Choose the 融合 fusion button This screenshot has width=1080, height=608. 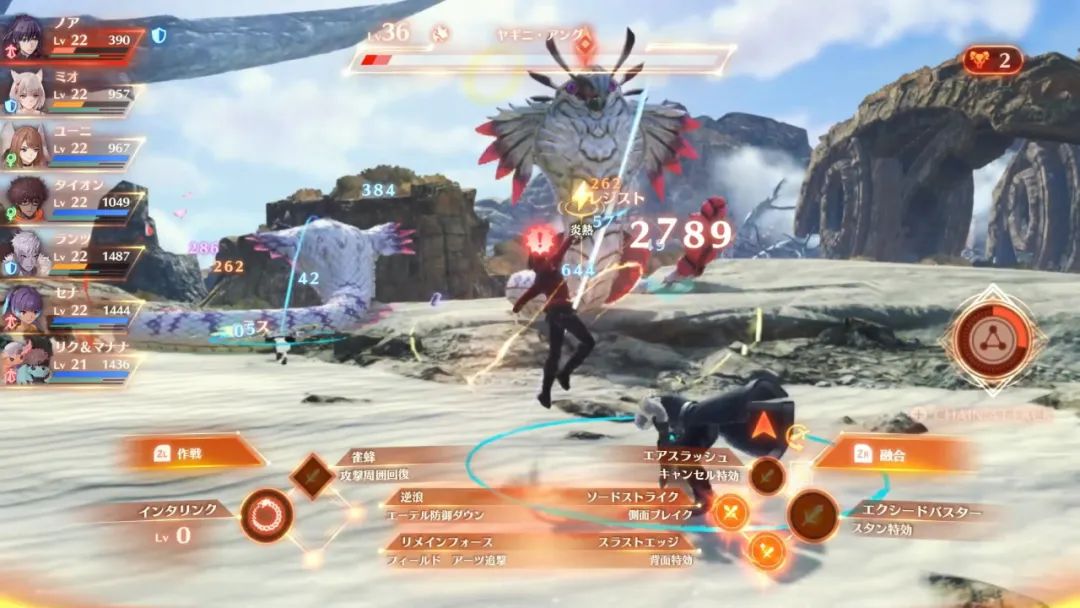[x=894, y=454]
